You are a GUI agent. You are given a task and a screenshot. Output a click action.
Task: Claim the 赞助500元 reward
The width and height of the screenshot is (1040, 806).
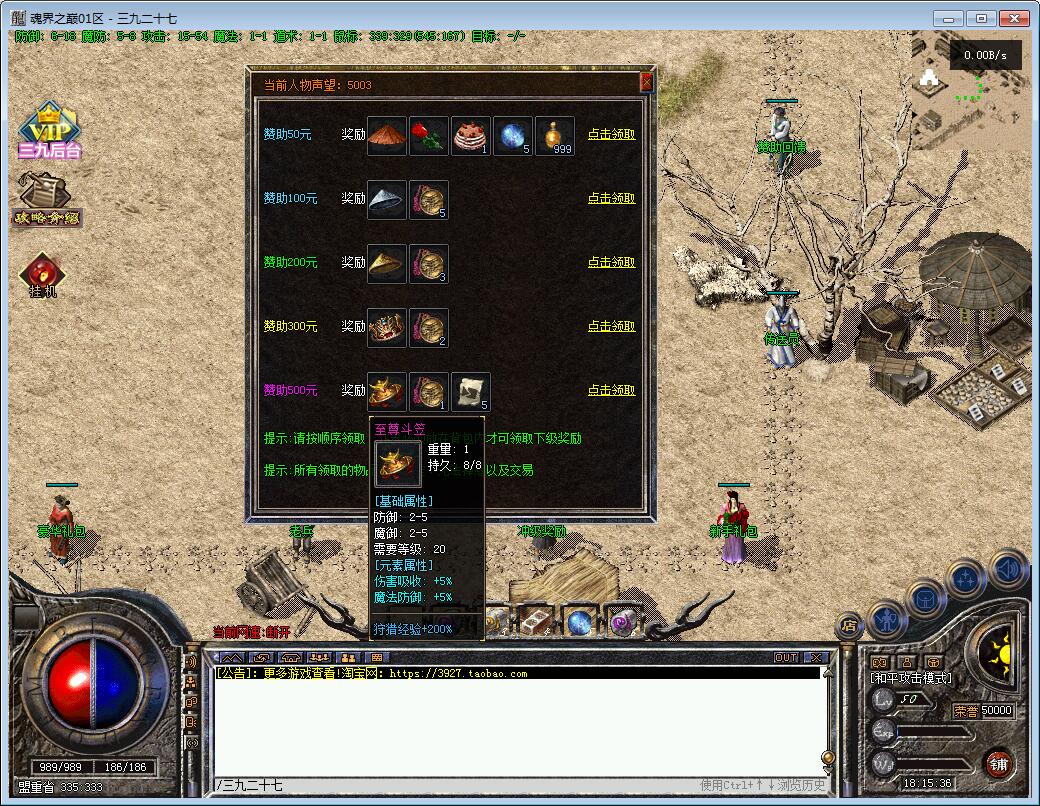pyautogui.click(x=611, y=390)
